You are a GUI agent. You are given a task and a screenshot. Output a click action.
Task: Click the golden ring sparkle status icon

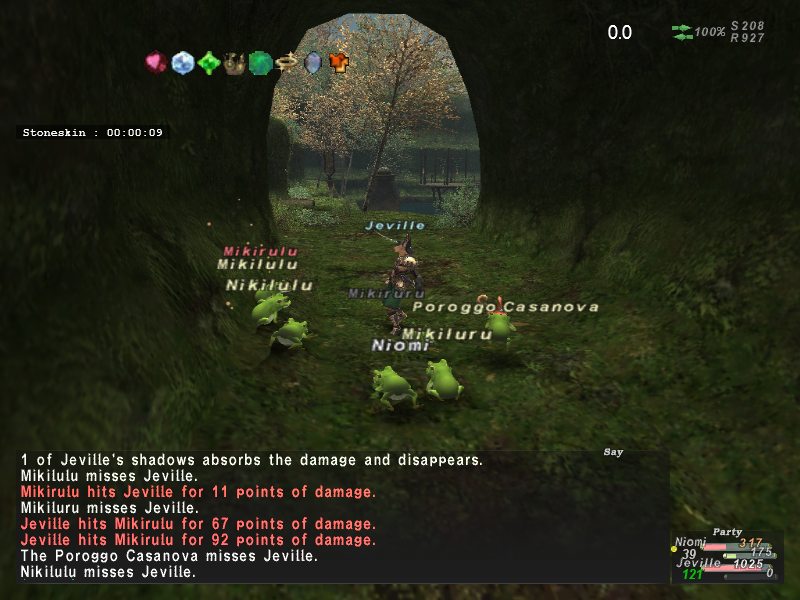(x=287, y=63)
